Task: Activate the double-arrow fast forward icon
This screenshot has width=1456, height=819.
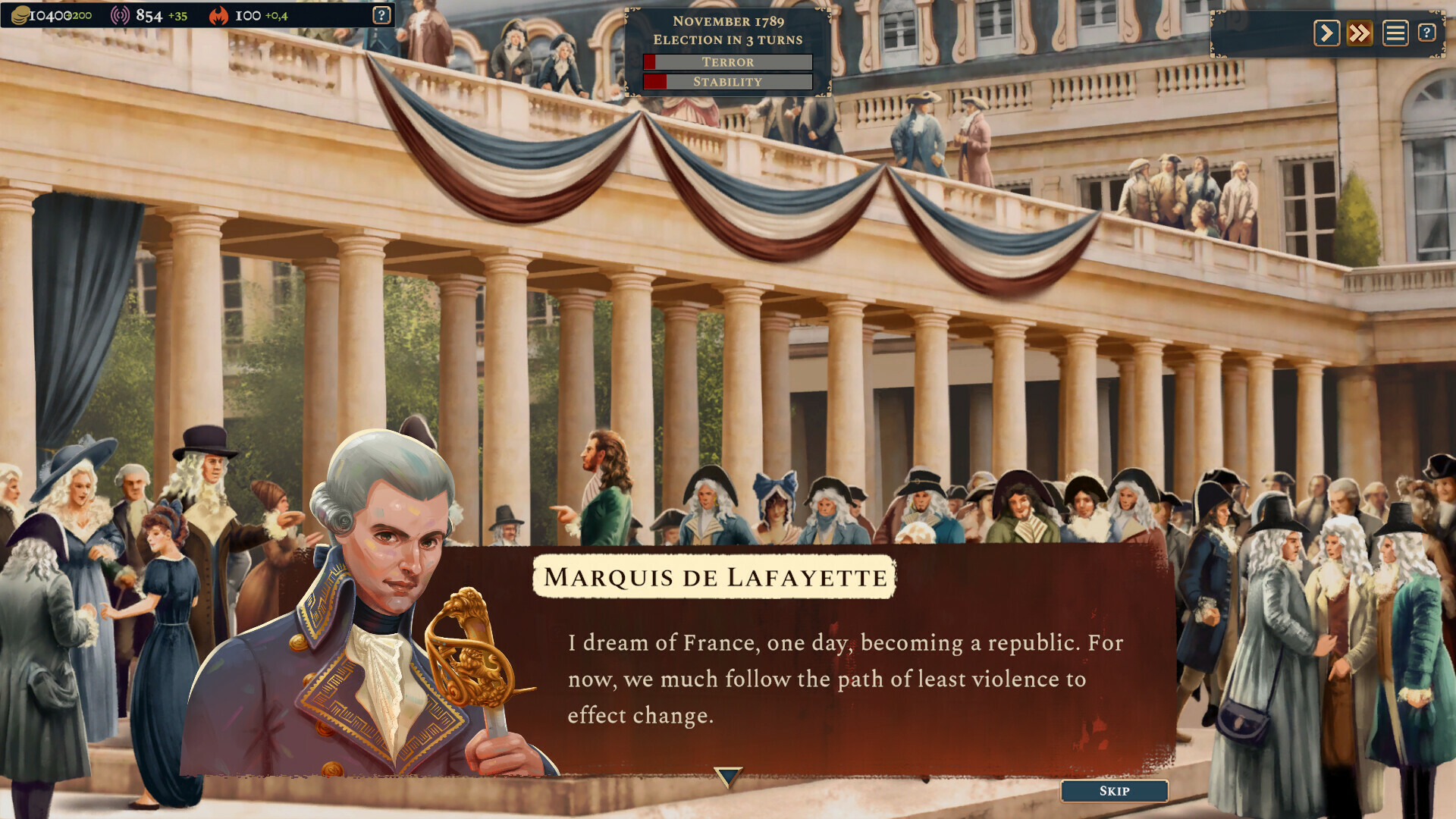Action: pyautogui.click(x=1360, y=33)
